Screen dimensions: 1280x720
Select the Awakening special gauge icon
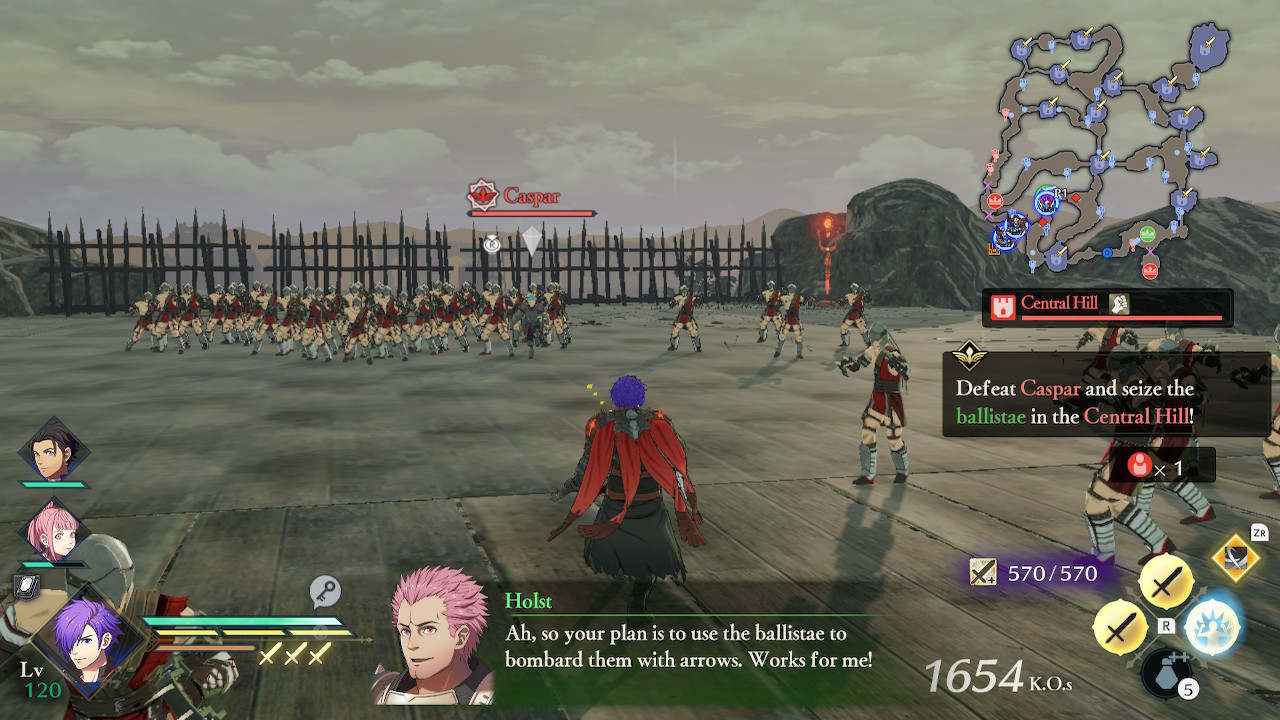pos(1210,621)
